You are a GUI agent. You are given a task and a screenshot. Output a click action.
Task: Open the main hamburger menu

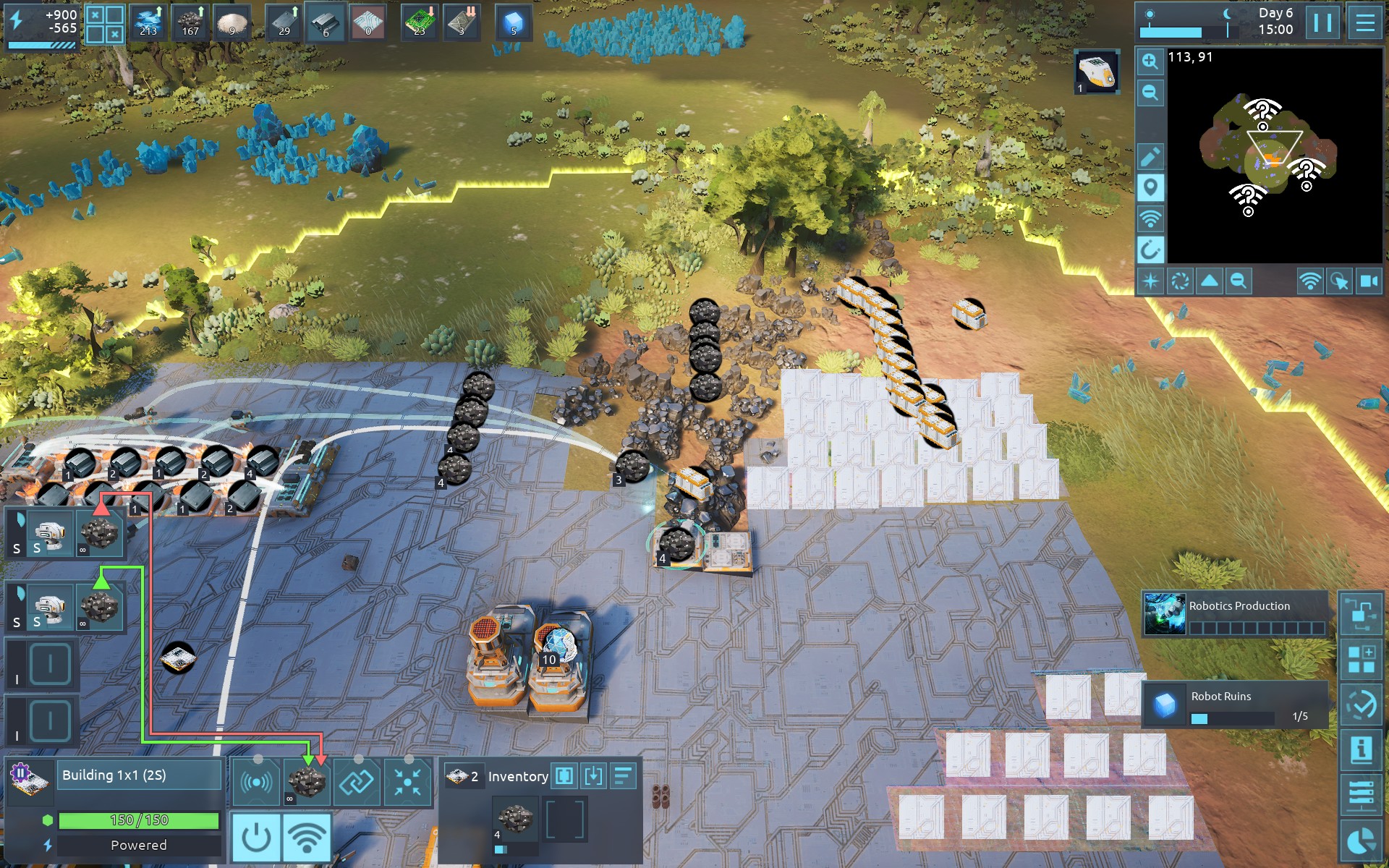point(1364,22)
